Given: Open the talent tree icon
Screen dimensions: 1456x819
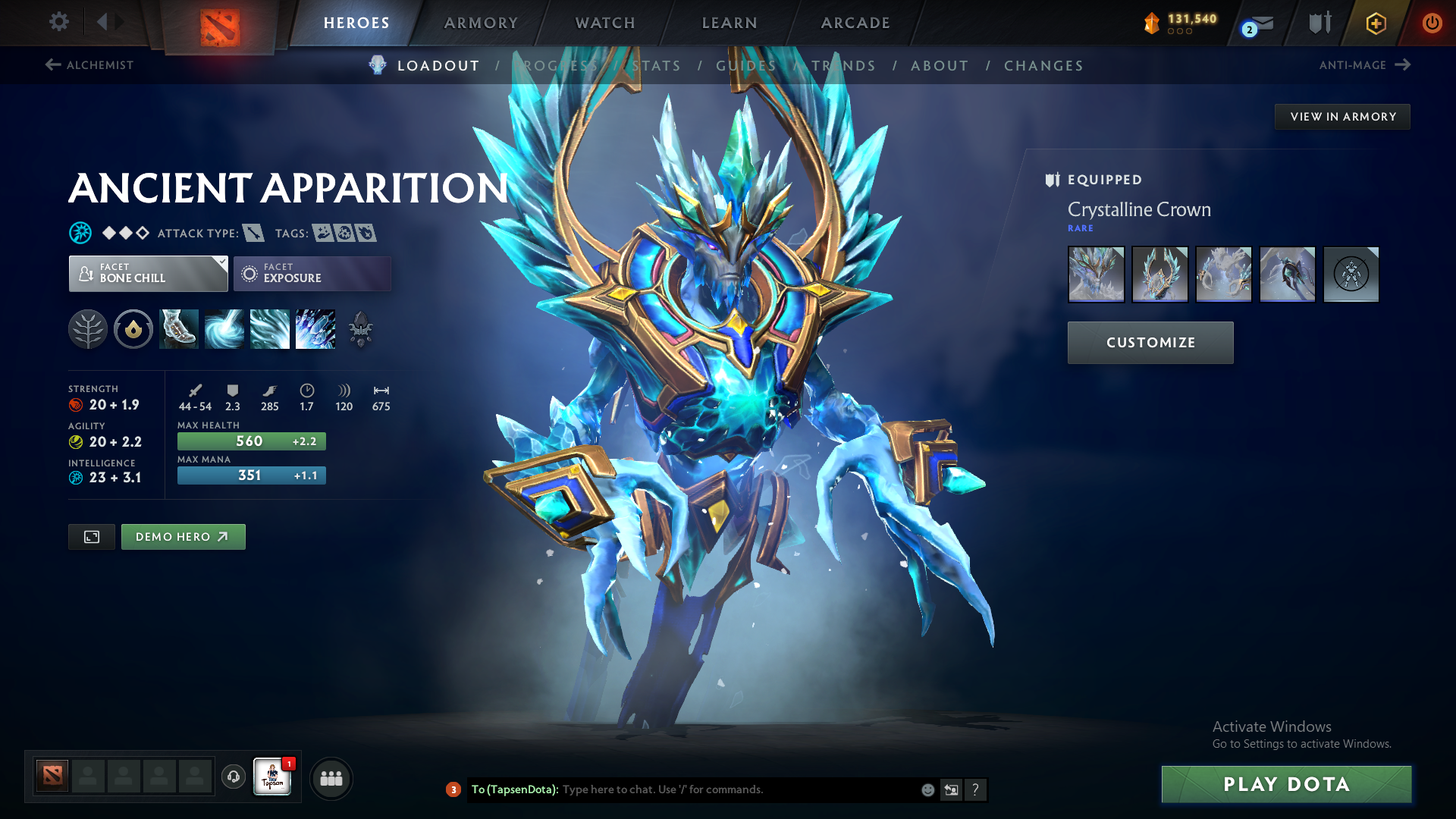Looking at the screenshot, I should click(88, 329).
